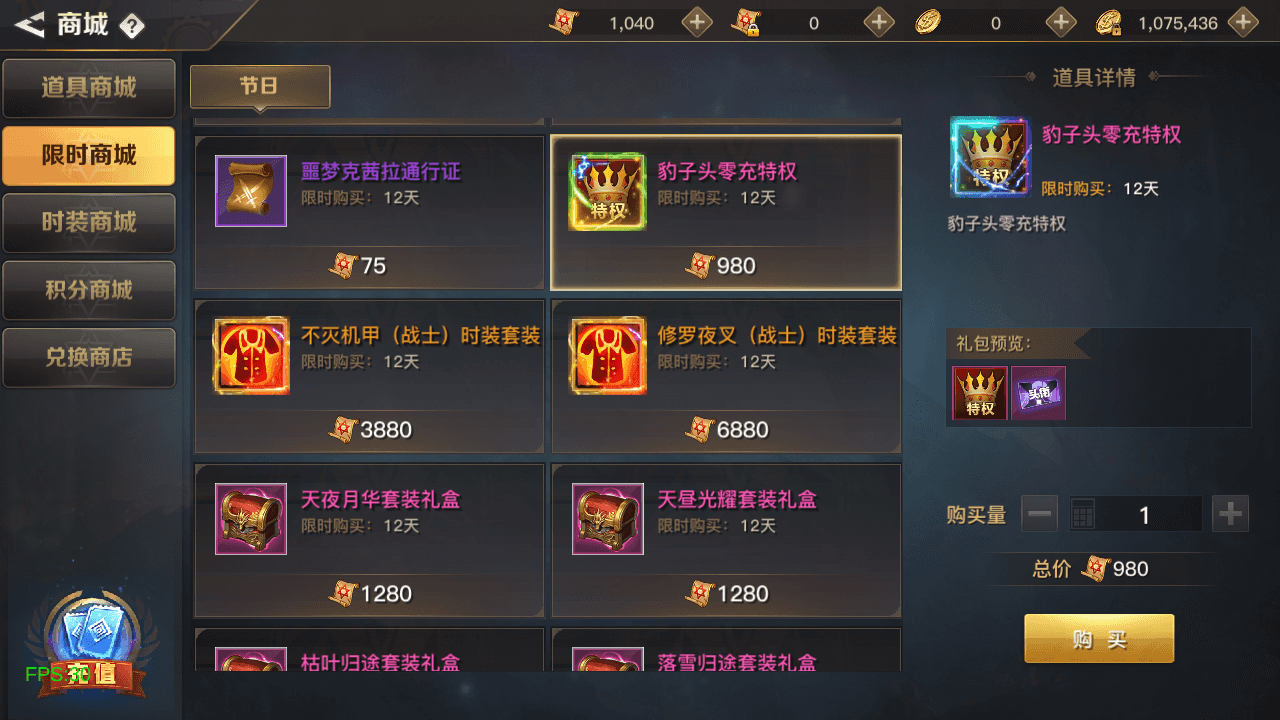Select the 天夜月华套装礼盒 chest icon

(x=250, y=519)
